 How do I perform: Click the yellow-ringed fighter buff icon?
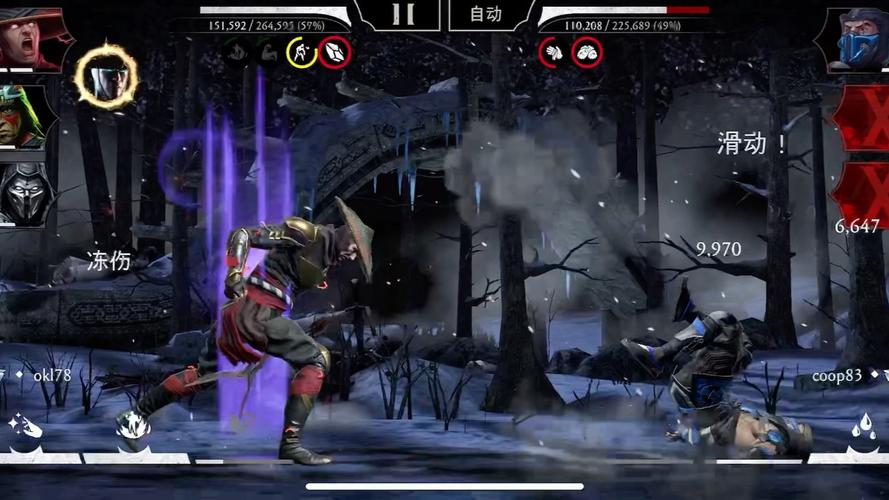click(301, 51)
